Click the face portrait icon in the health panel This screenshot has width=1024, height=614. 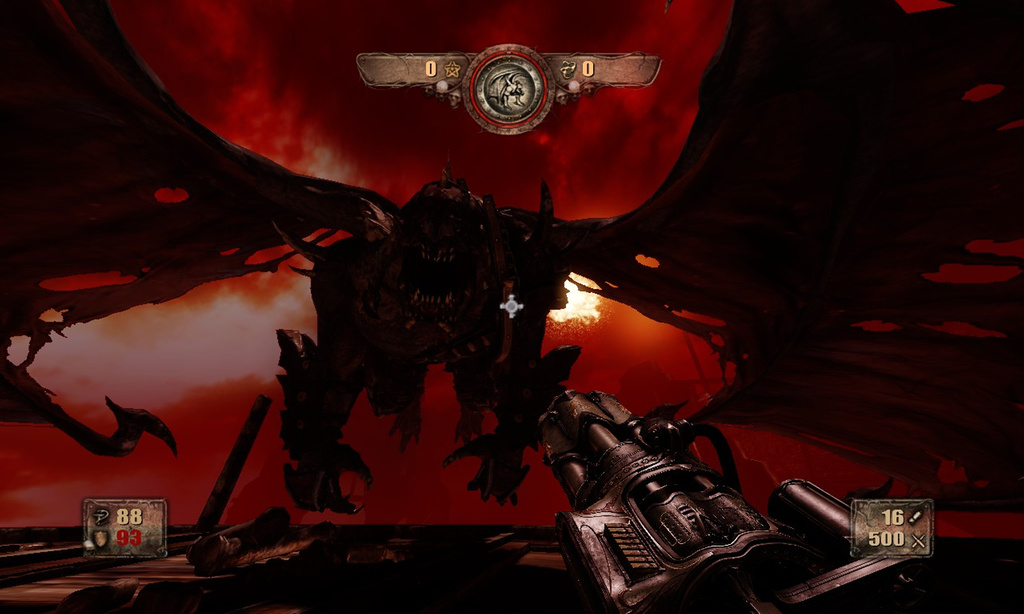(x=100, y=538)
